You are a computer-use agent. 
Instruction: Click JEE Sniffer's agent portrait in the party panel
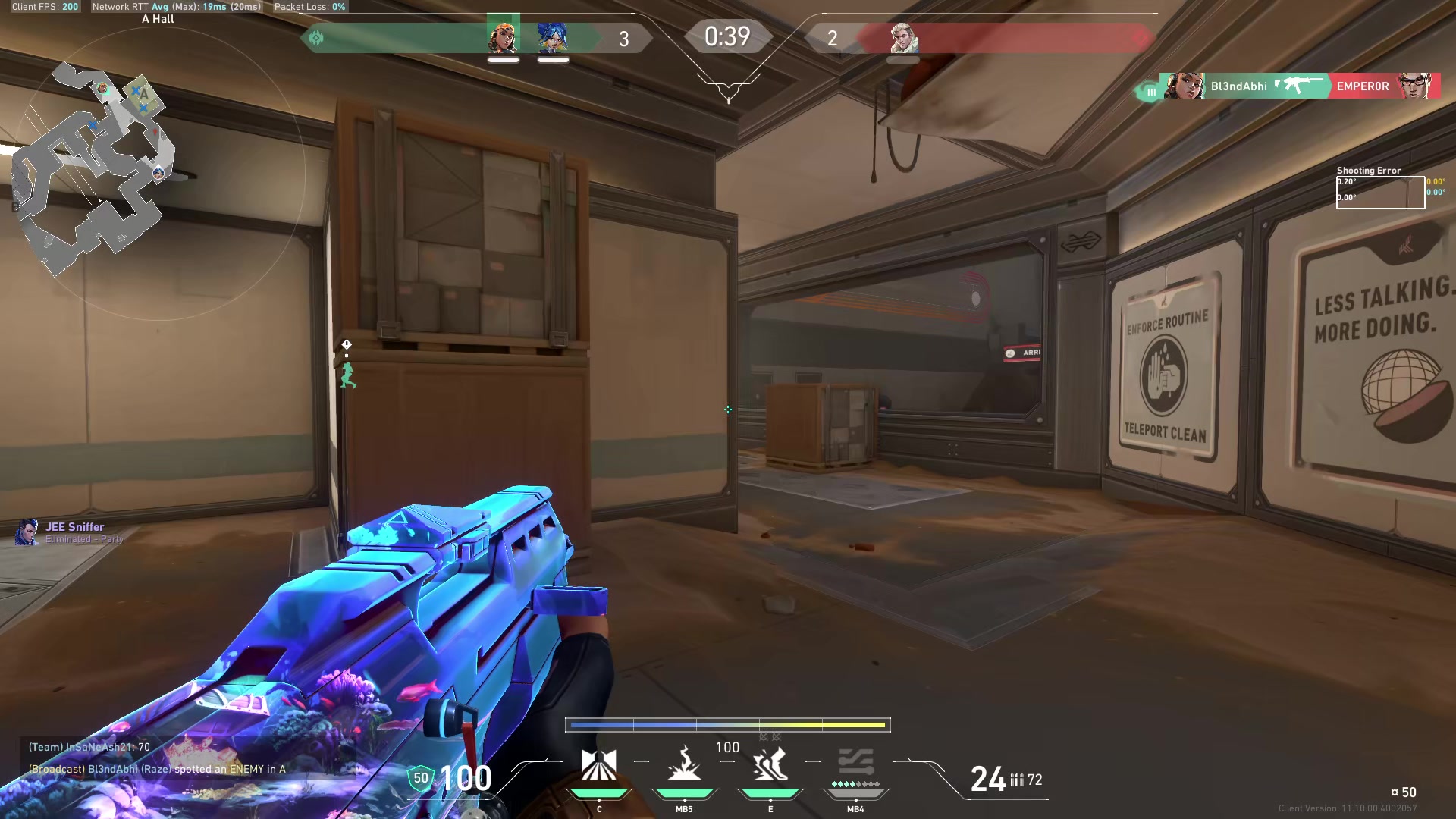(28, 532)
